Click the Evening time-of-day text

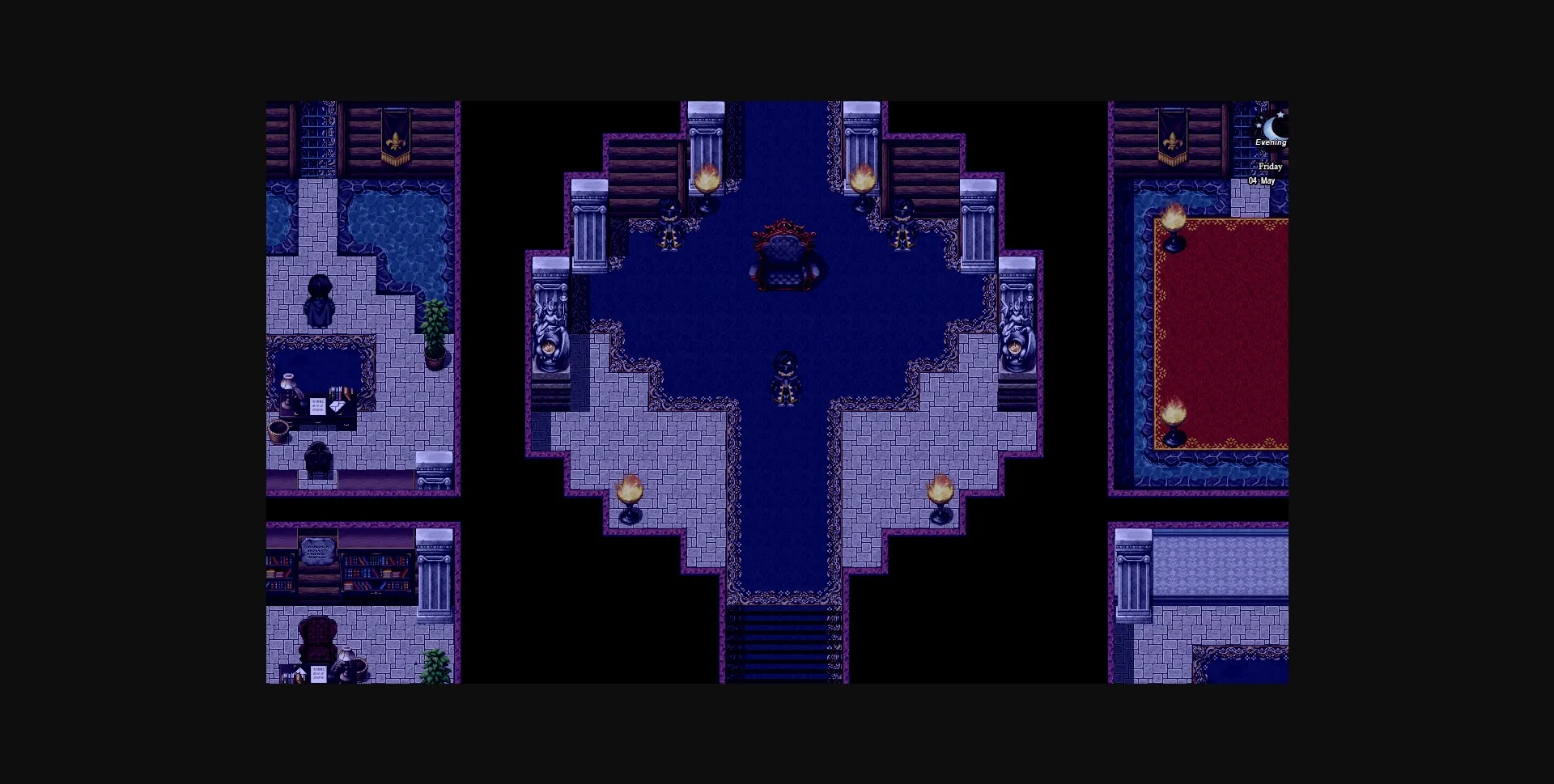pos(1269,142)
